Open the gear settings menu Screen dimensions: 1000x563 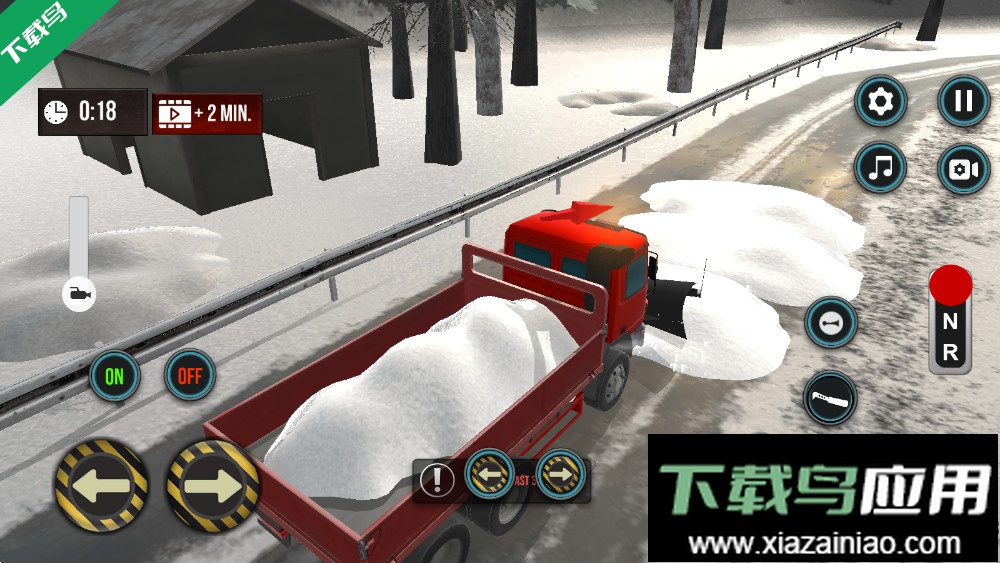881,101
